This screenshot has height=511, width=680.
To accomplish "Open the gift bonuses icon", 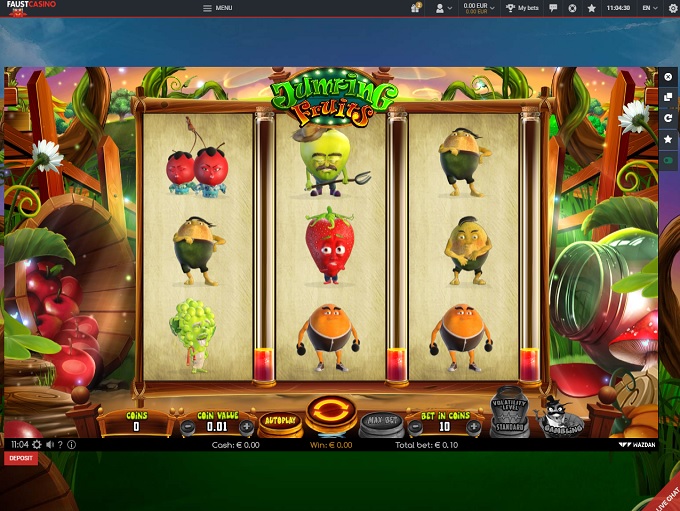I will (415, 8).
